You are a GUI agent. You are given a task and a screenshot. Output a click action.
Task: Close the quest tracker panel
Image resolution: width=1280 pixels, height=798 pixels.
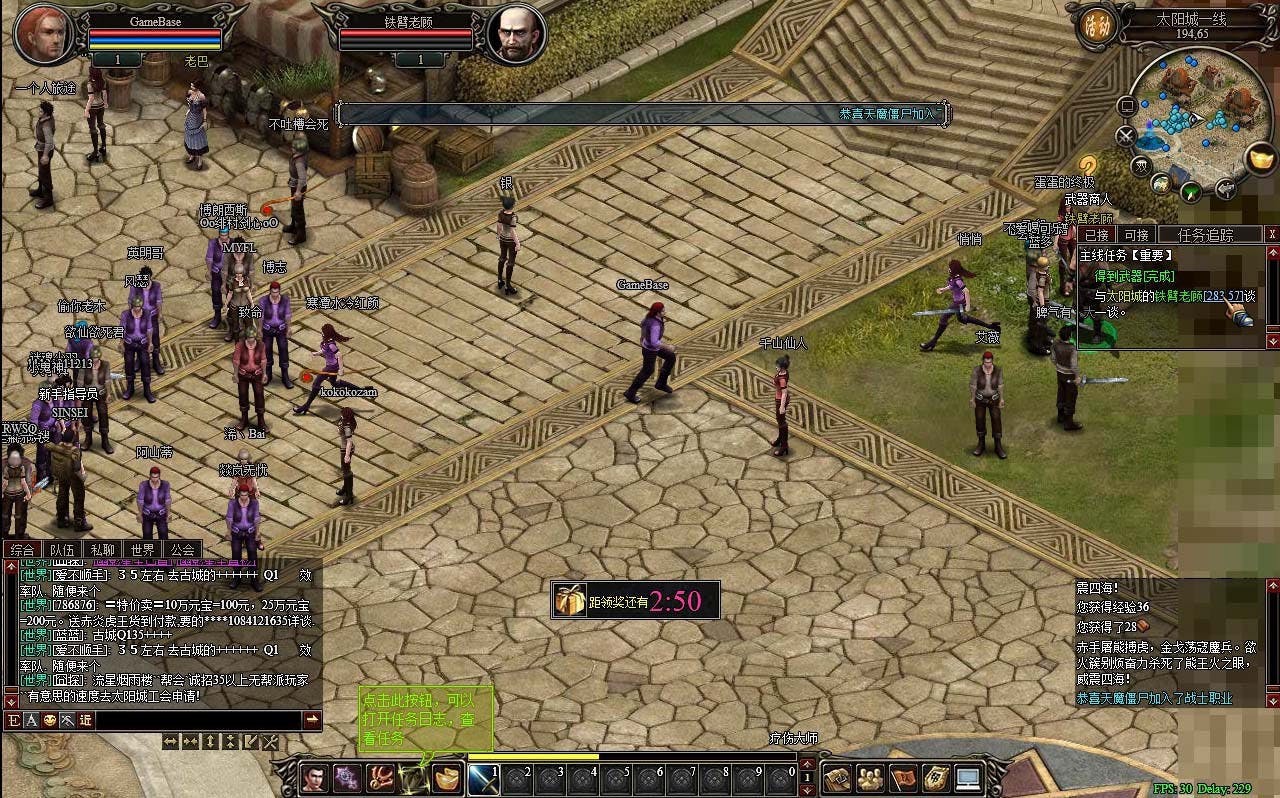click(x=1272, y=234)
